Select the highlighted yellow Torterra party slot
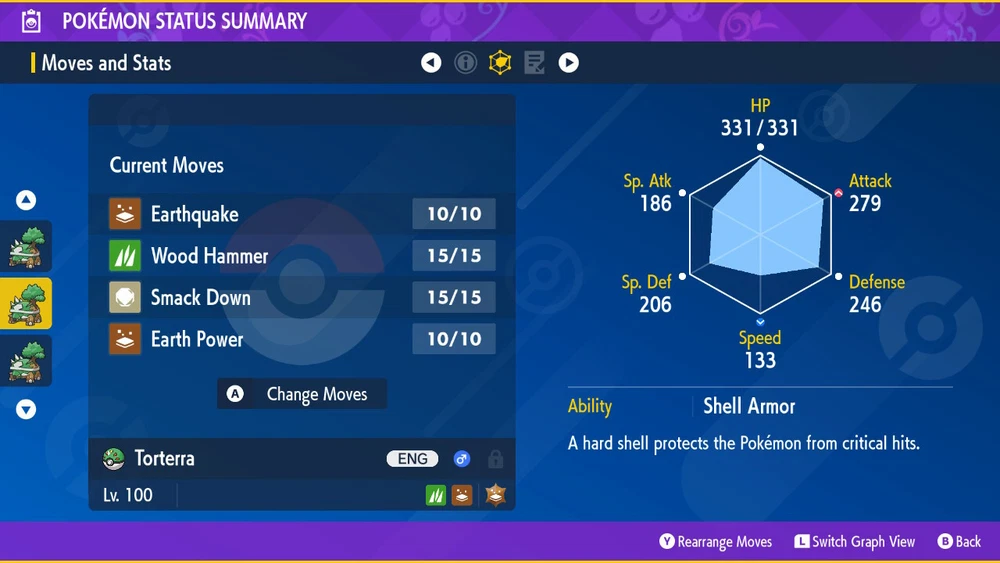The height and width of the screenshot is (563, 1000). (26, 304)
